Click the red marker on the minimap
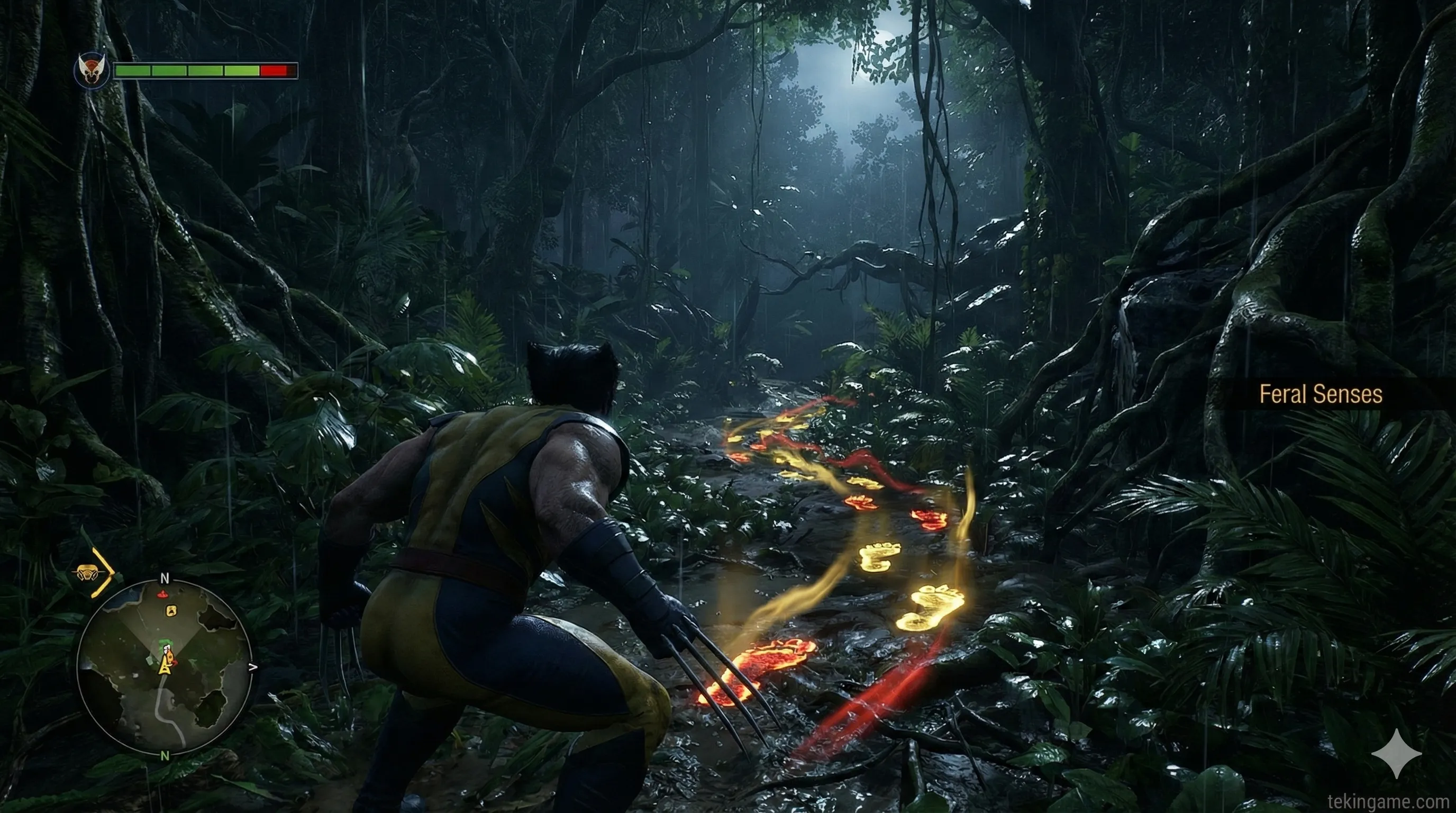Viewport: 1456px width, 813px height. (163, 594)
